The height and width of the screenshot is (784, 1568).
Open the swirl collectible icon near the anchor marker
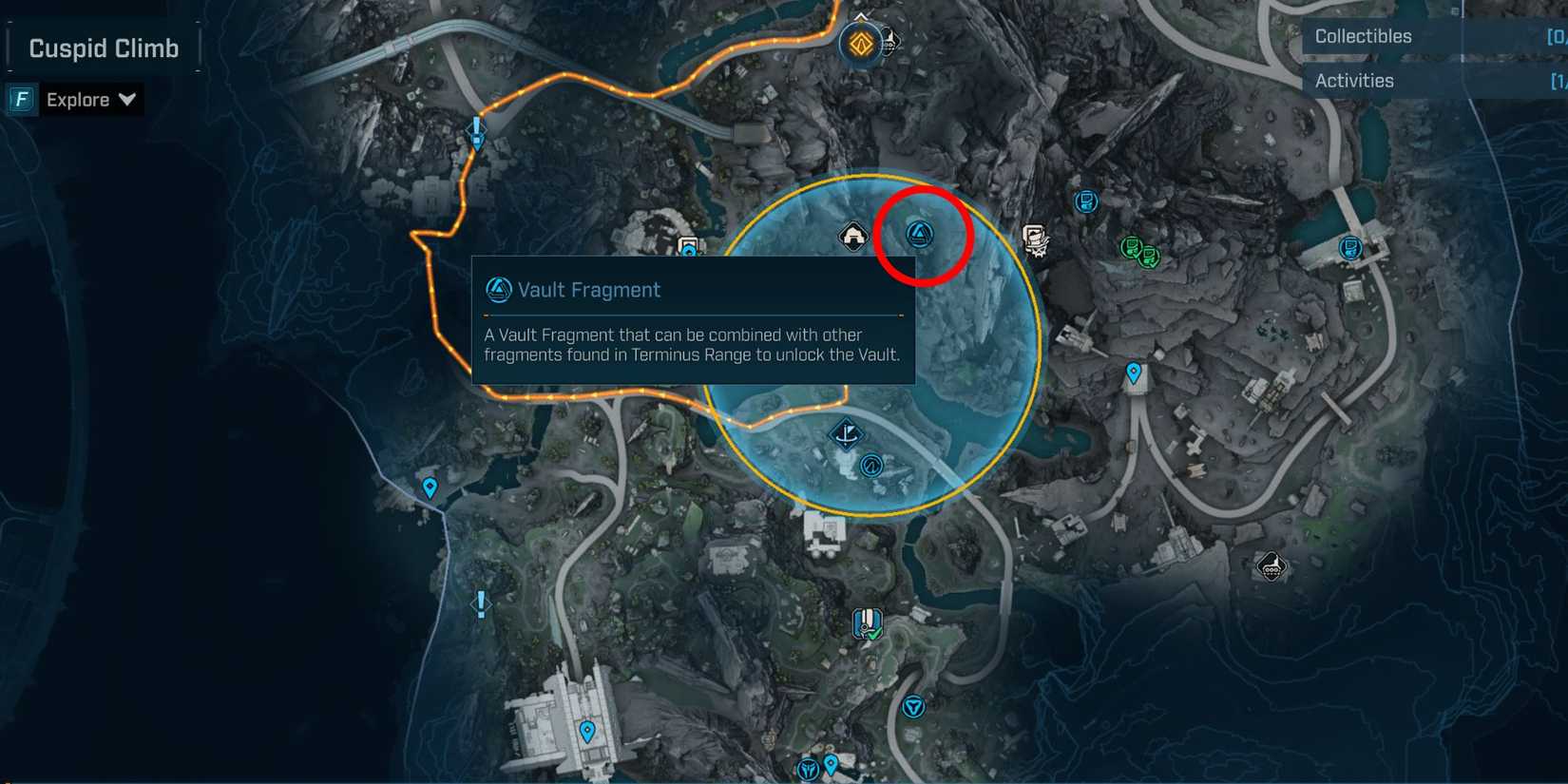pyautogui.click(x=871, y=467)
